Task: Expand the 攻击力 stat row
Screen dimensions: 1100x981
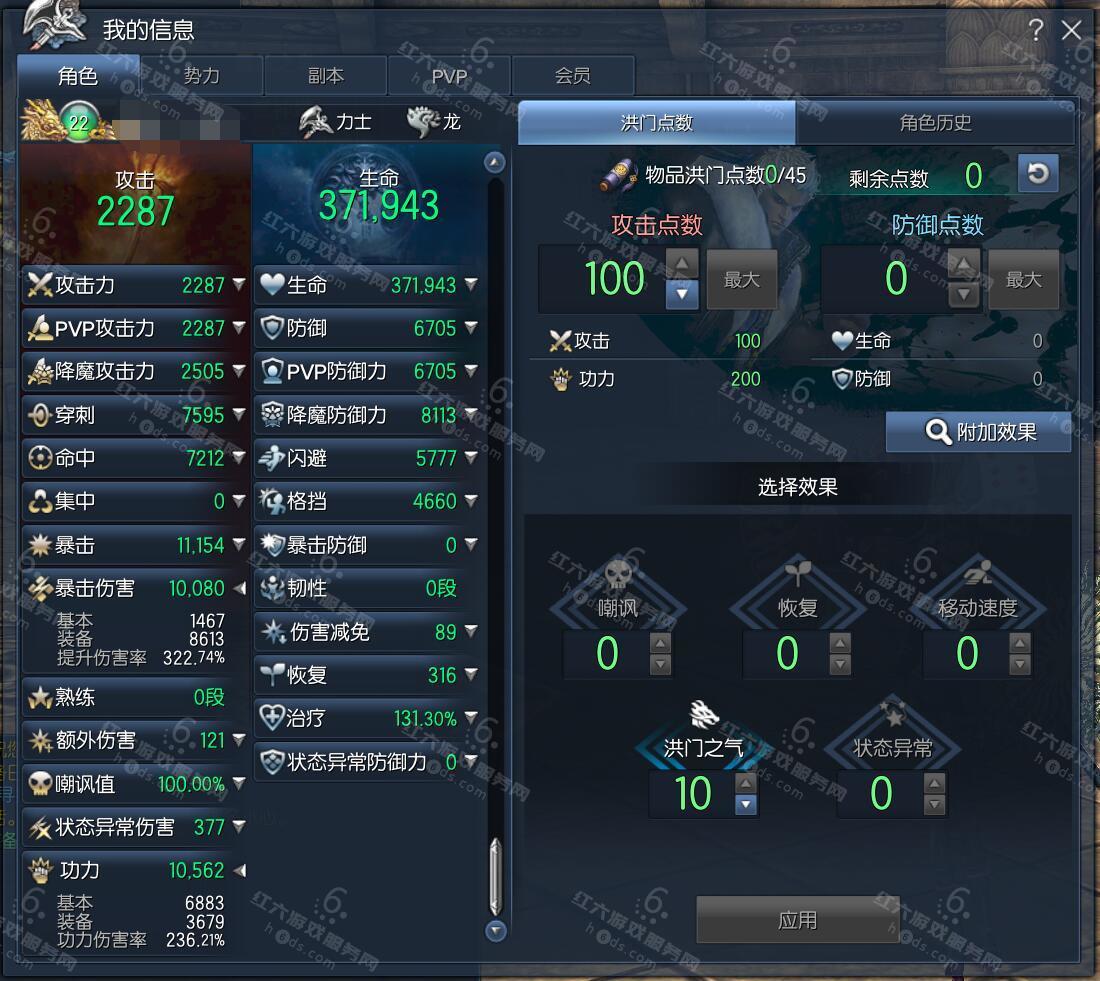Action: pyautogui.click(x=239, y=285)
